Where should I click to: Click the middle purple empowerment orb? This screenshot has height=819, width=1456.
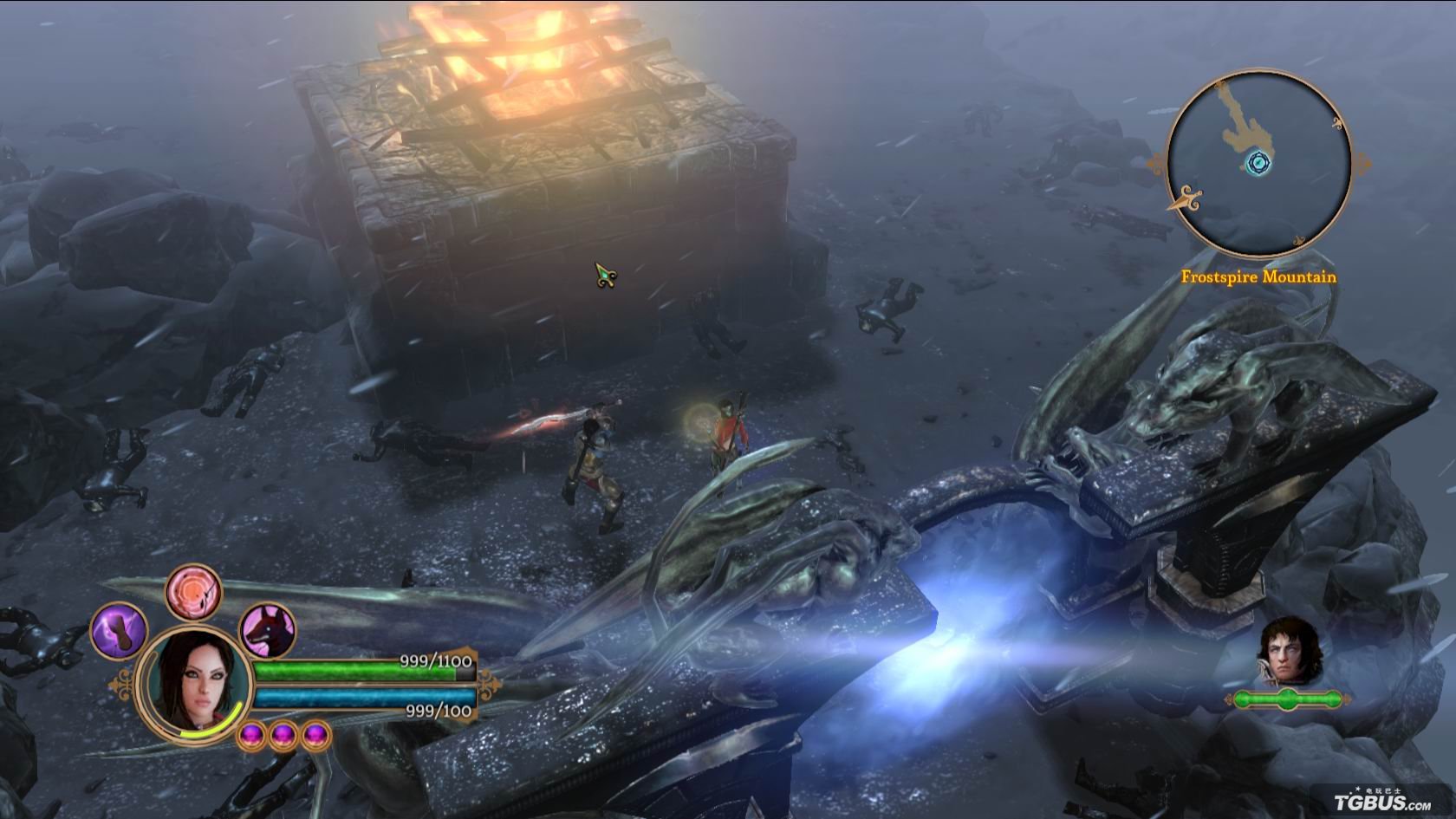[283, 736]
